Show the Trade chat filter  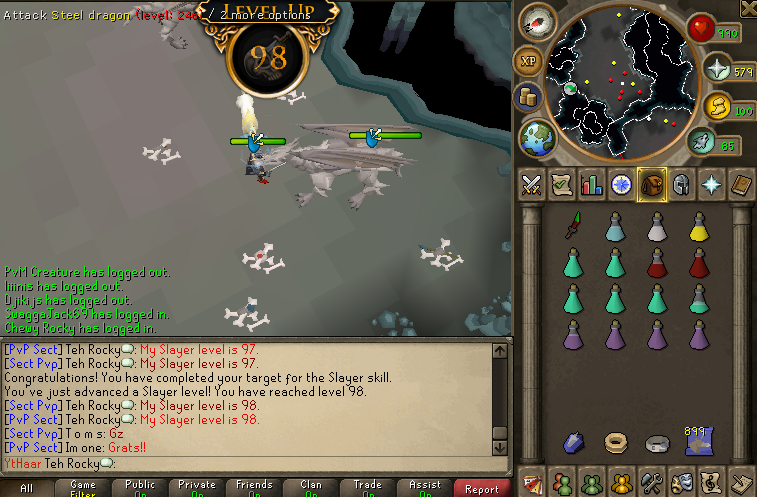[368, 488]
